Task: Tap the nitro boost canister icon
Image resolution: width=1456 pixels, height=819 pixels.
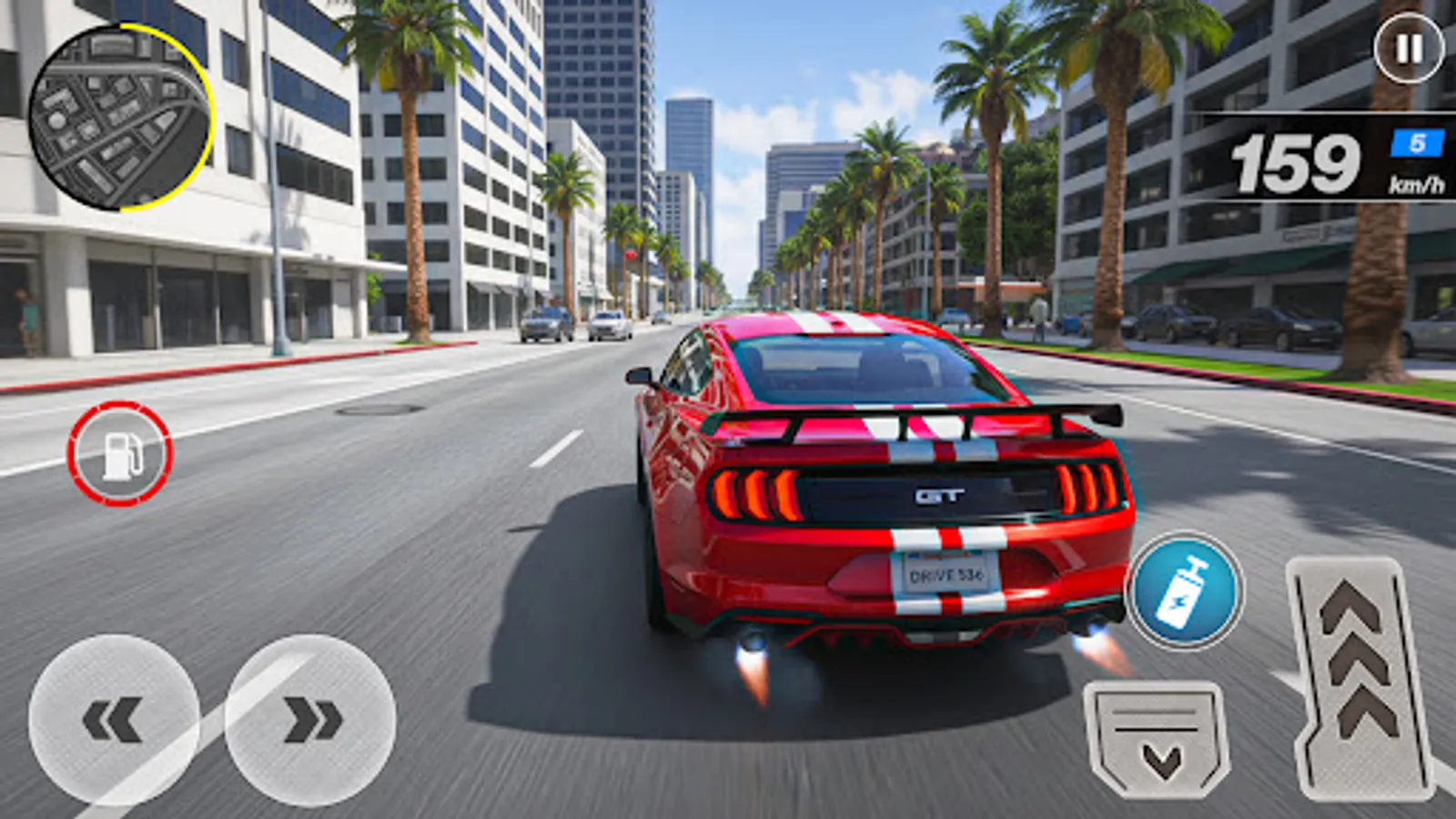Action: [x=1185, y=588]
